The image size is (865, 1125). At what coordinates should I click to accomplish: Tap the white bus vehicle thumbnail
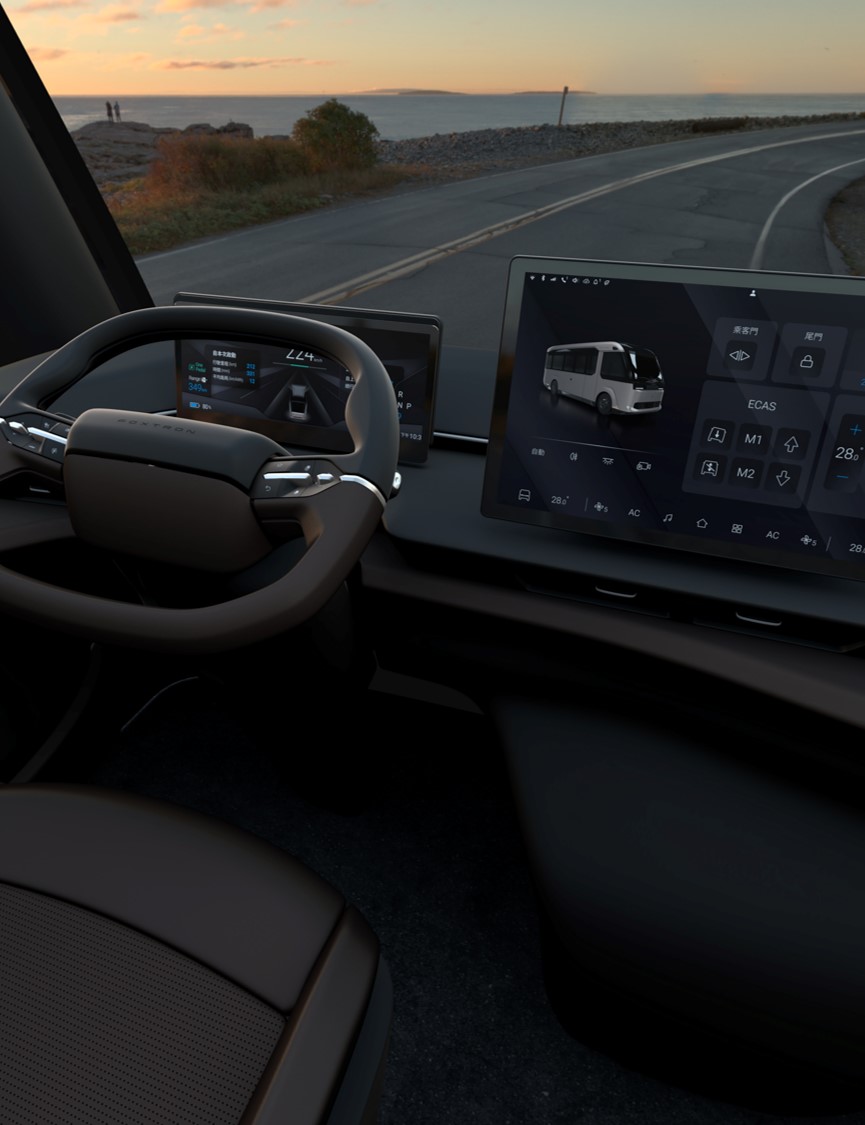pyautogui.click(x=602, y=375)
